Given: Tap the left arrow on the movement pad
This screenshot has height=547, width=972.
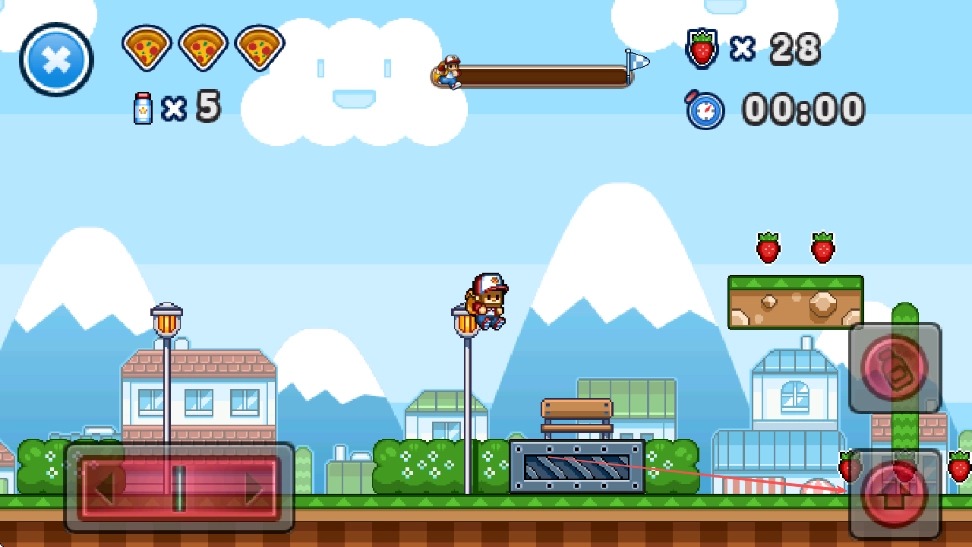Looking at the screenshot, I should (112, 488).
